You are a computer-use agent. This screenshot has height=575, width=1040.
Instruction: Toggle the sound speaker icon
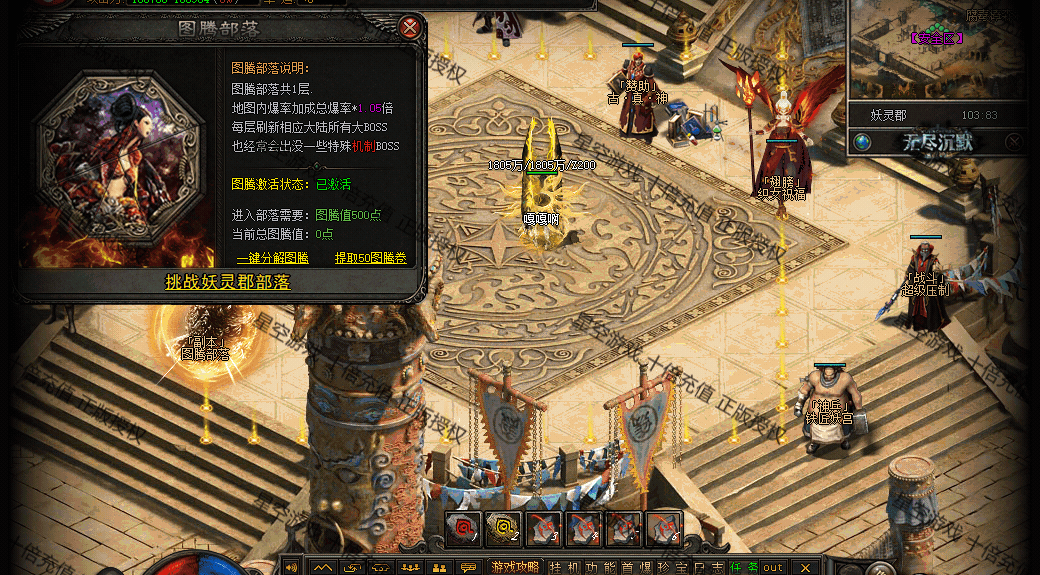click(292, 567)
